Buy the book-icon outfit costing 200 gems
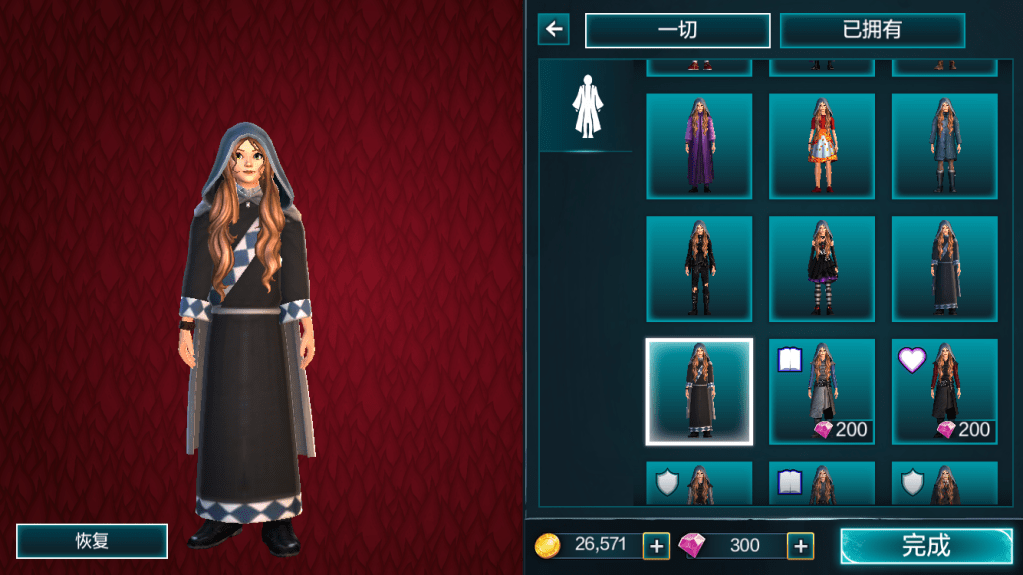Screen dimensions: 1023x575 click(x=822, y=391)
